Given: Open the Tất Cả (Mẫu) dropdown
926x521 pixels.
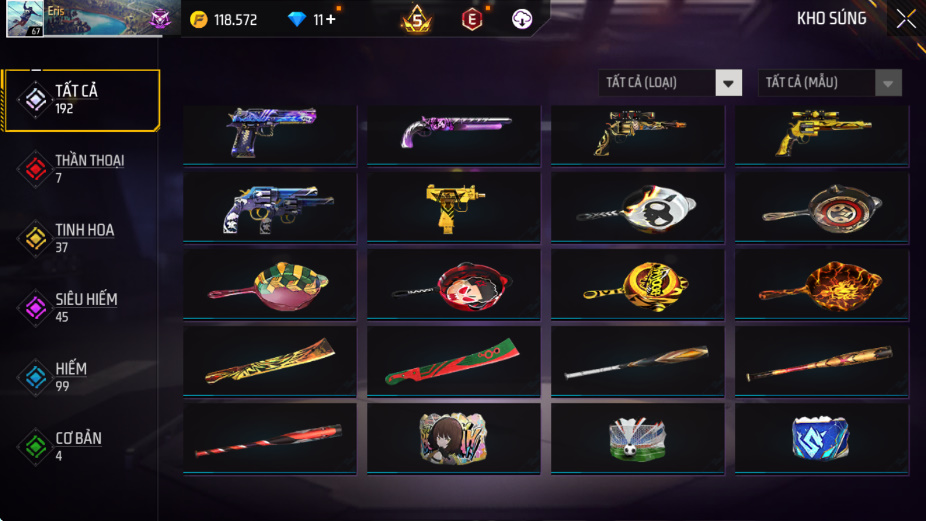Looking at the screenshot, I should [830, 83].
